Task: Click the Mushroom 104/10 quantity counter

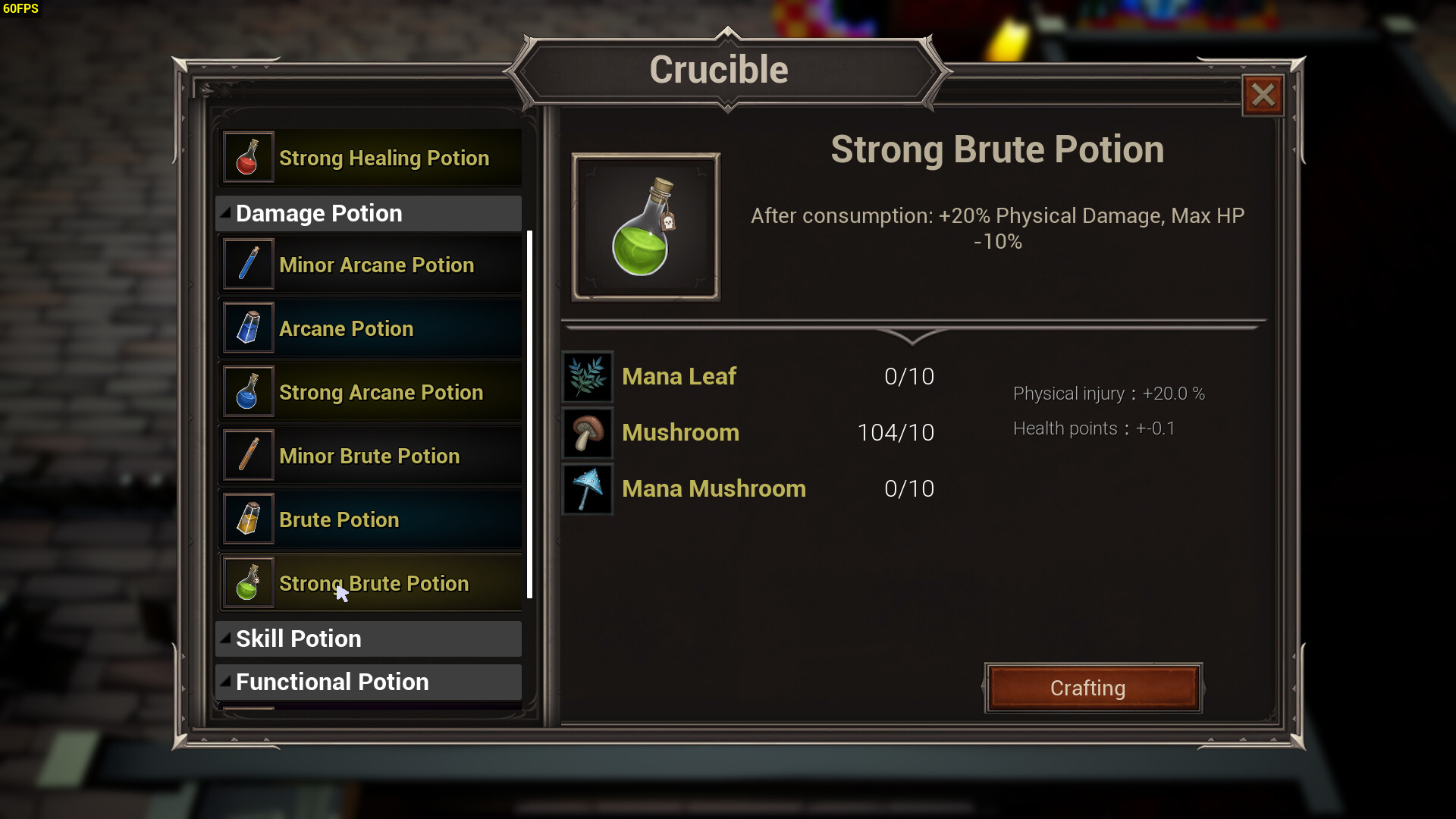Action: point(896,432)
